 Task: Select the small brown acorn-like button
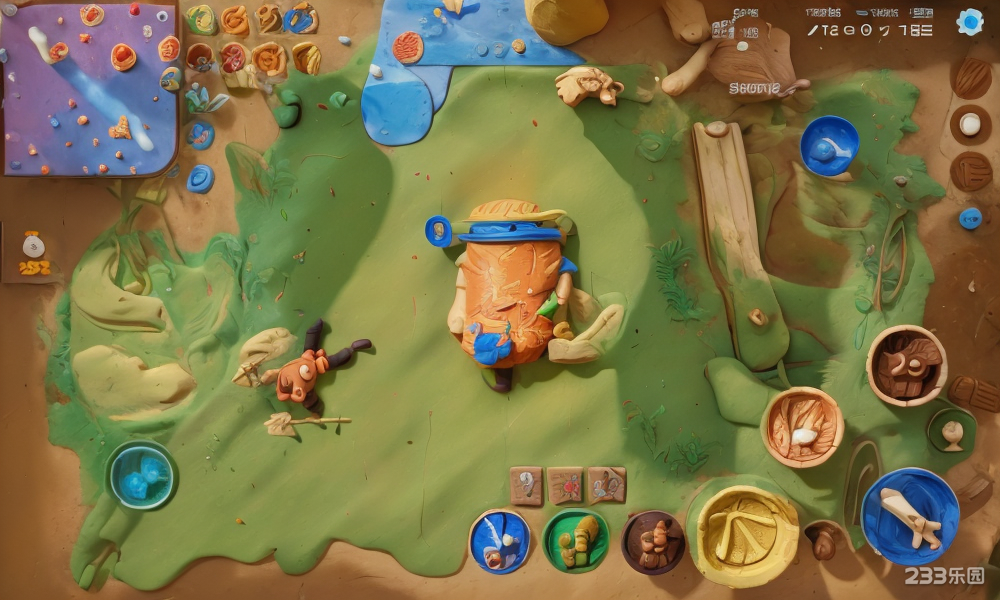click(824, 541)
